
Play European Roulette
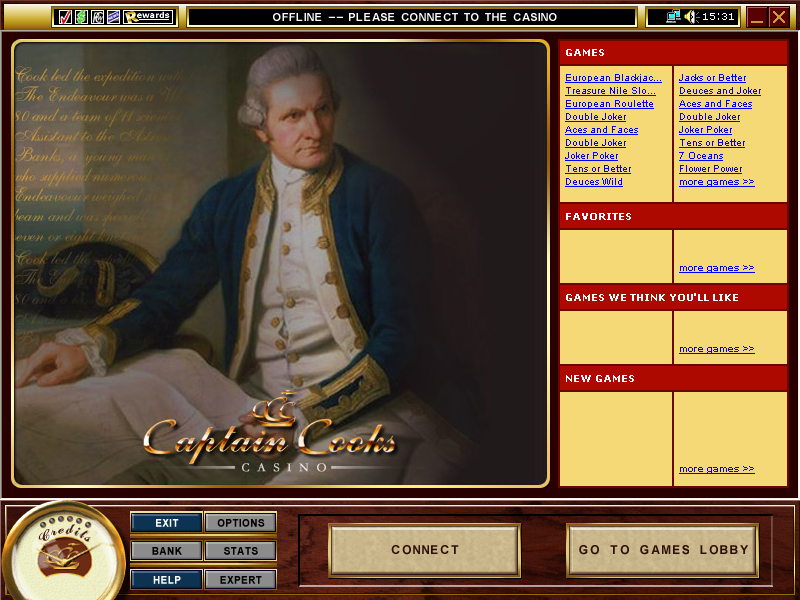(609, 104)
